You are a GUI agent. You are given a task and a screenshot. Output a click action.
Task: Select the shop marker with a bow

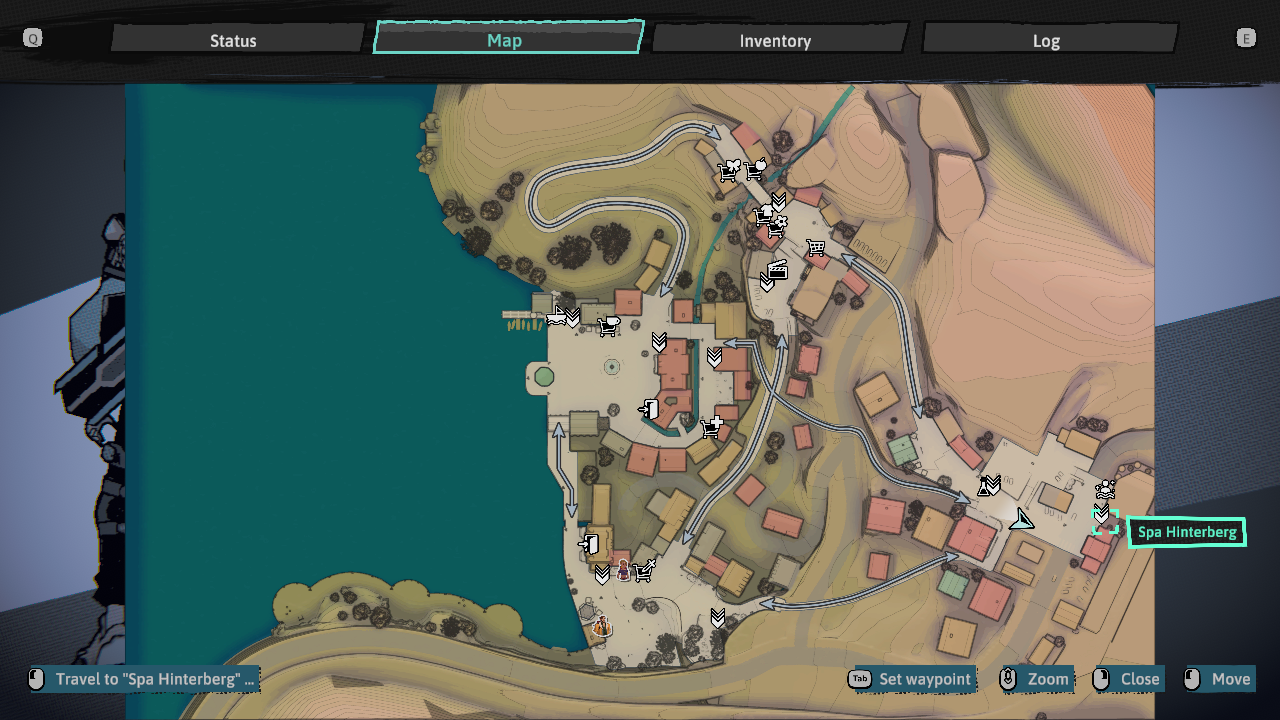click(730, 171)
